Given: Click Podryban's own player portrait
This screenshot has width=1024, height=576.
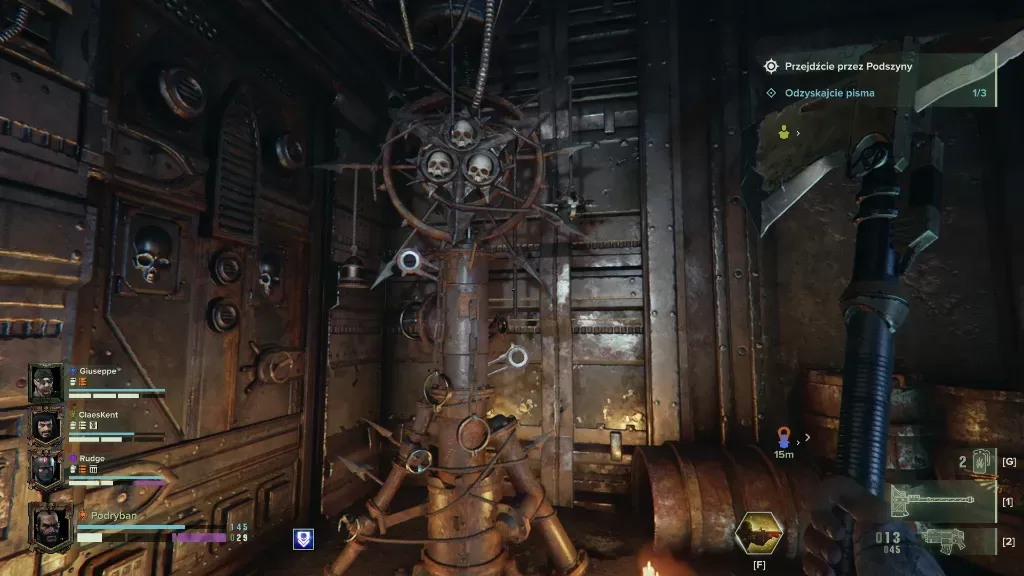Looking at the screenshot, I should click(51, 523).
